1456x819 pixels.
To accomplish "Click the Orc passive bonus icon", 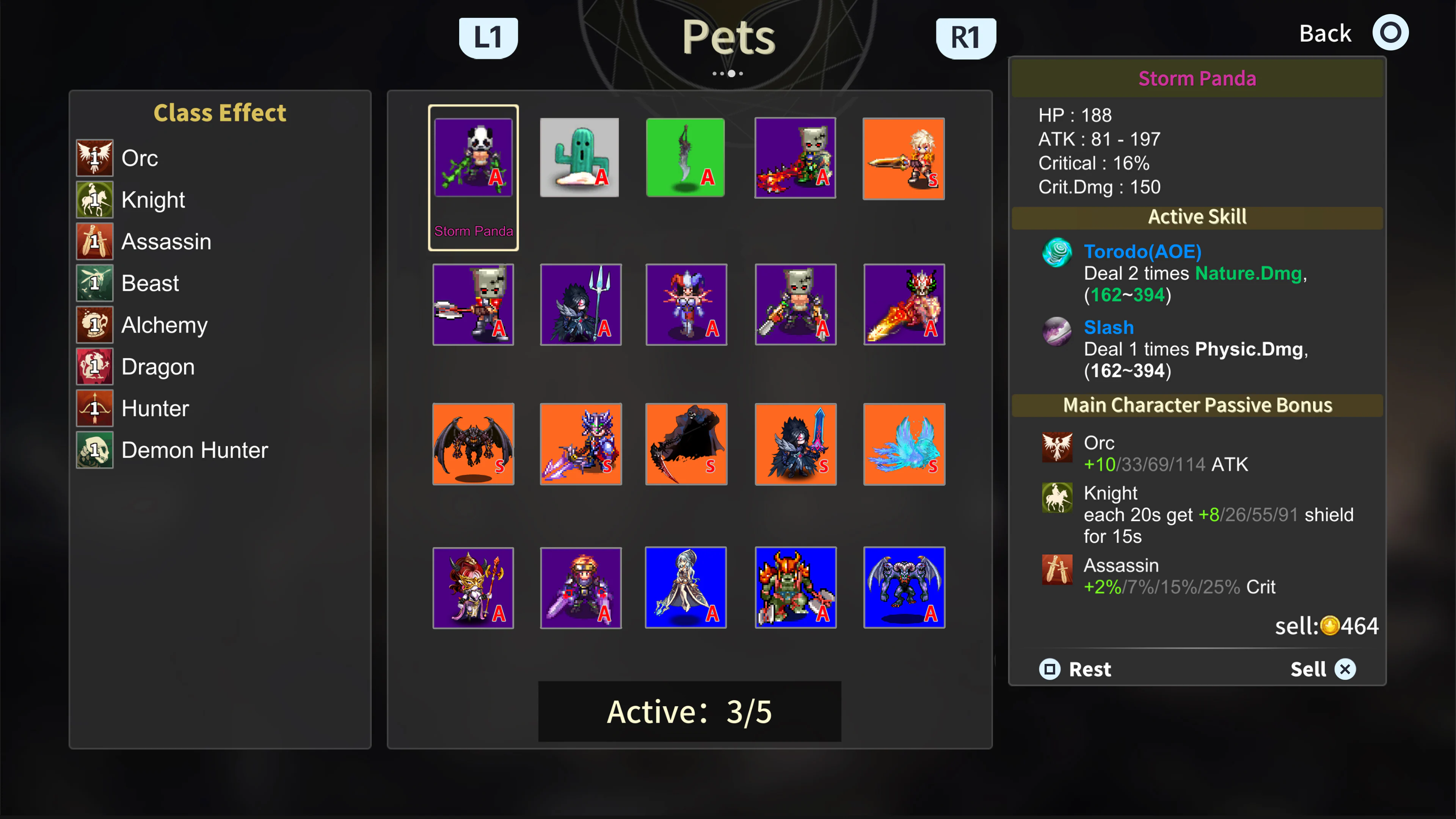I will coord(1056,448).
